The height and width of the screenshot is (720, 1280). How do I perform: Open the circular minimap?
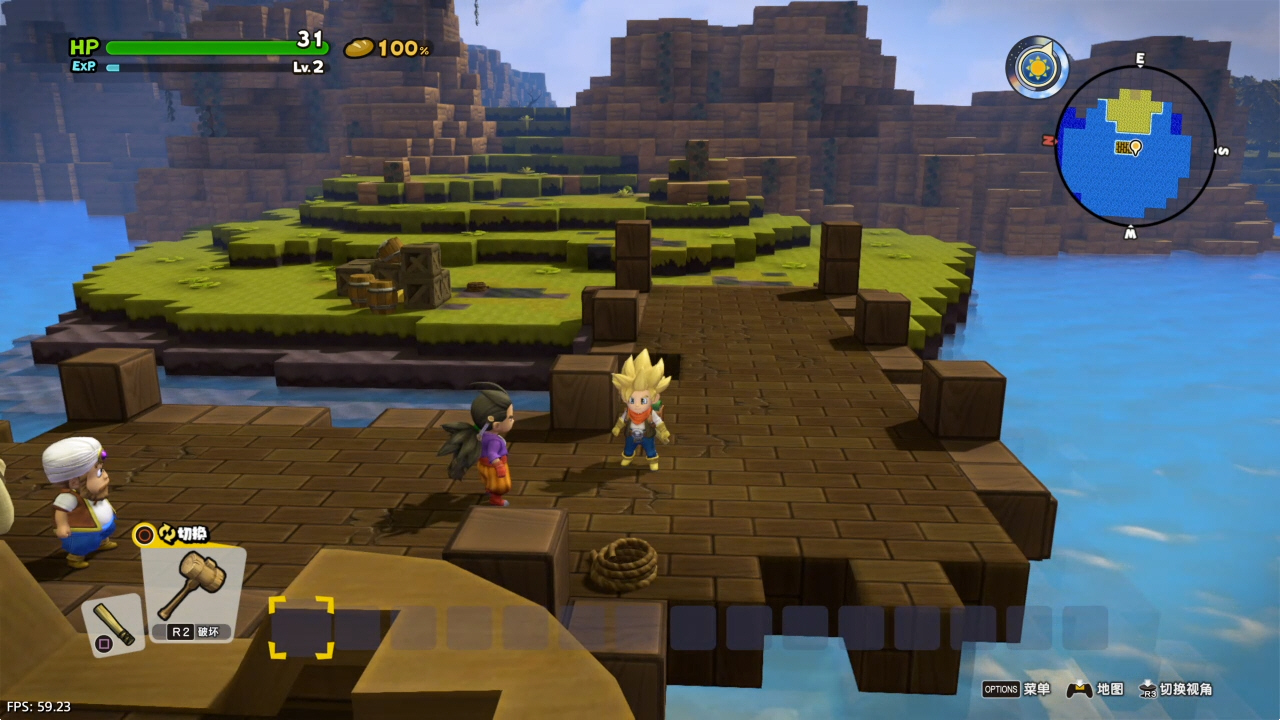click(1136, 146)
